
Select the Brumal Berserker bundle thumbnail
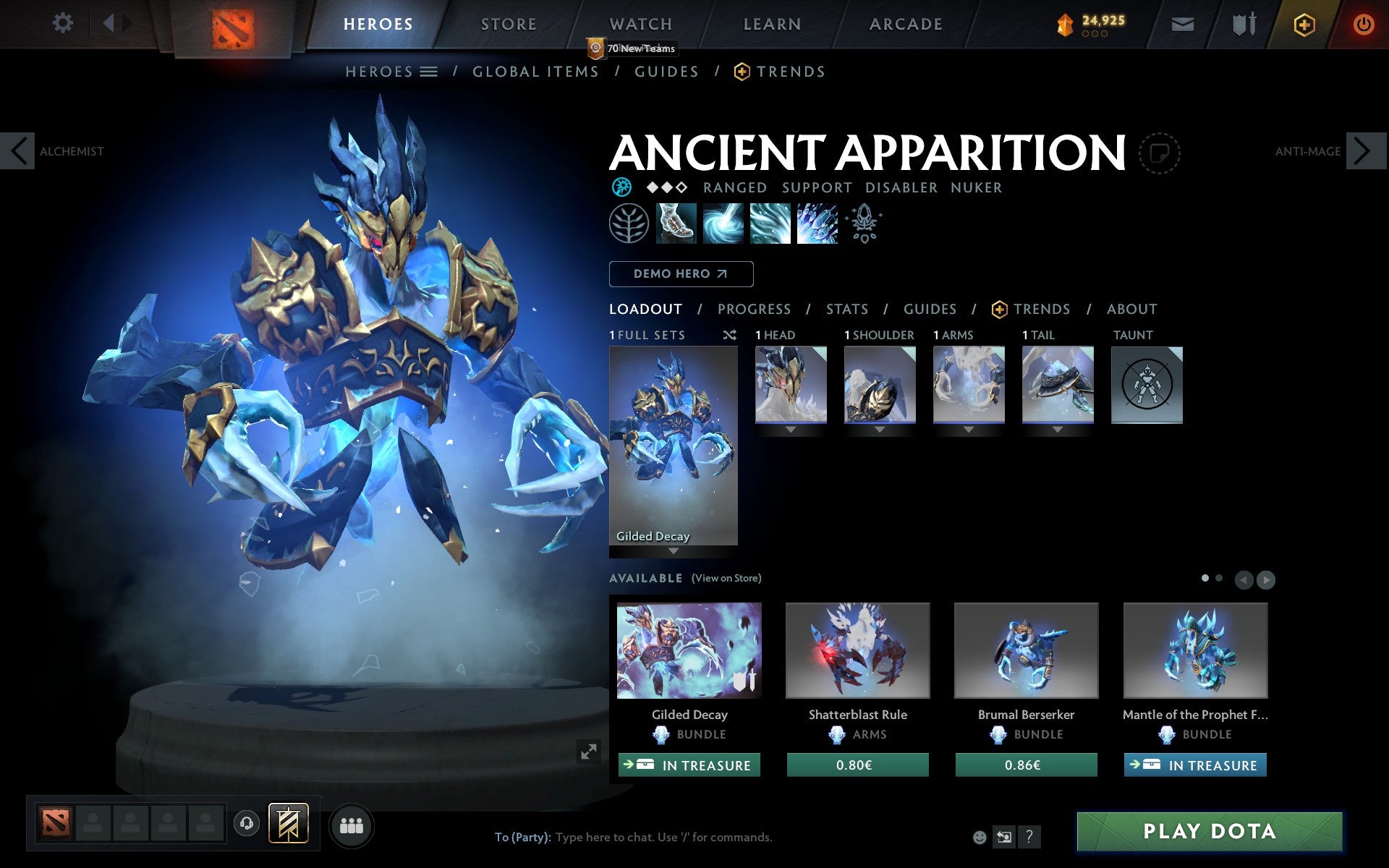pos(1026,650)
